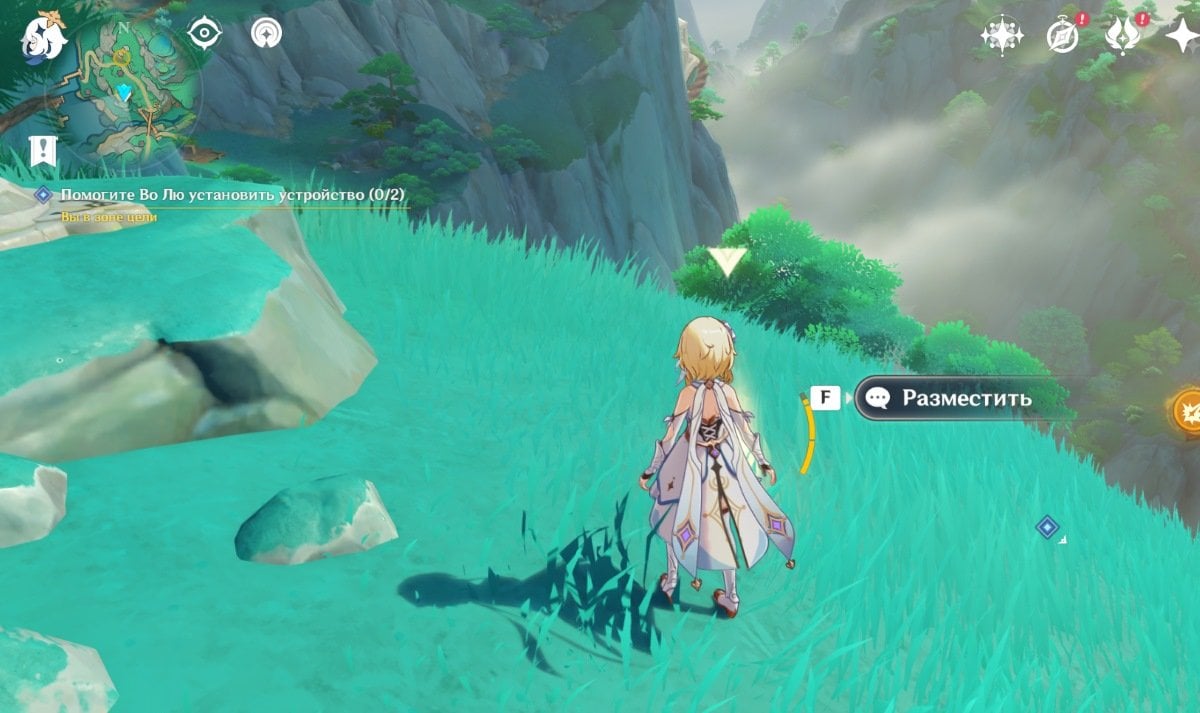1200x713 pixels.
Task: Open the Paimon main menu
Action: tap(42, 36)
